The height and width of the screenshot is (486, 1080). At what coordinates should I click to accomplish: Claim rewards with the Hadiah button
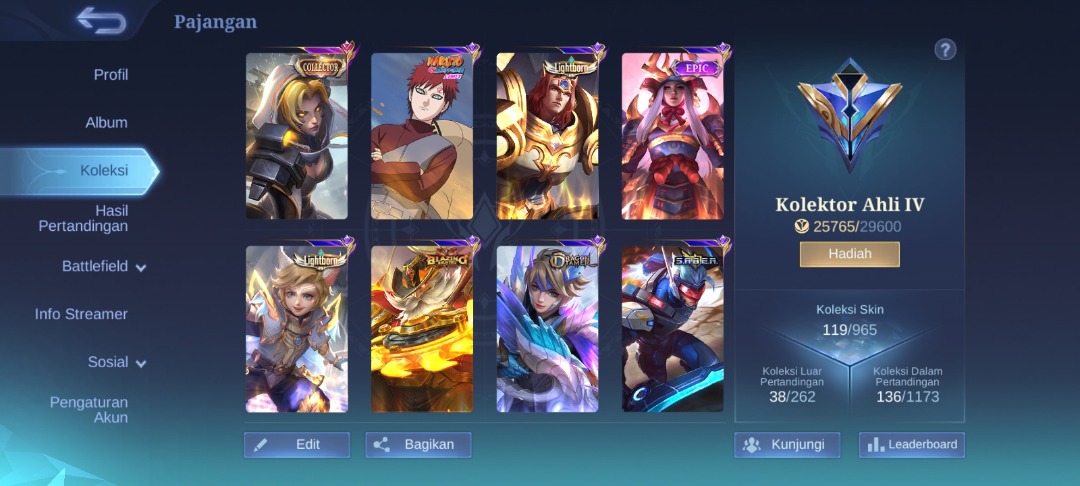[x=849, y=254]
